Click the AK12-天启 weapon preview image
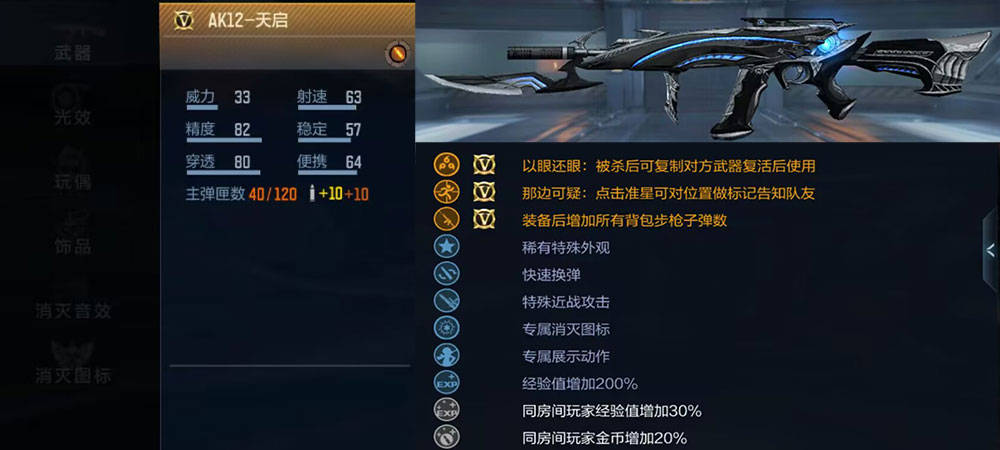This screenshot has height=450, width=1000. point(705,72)
